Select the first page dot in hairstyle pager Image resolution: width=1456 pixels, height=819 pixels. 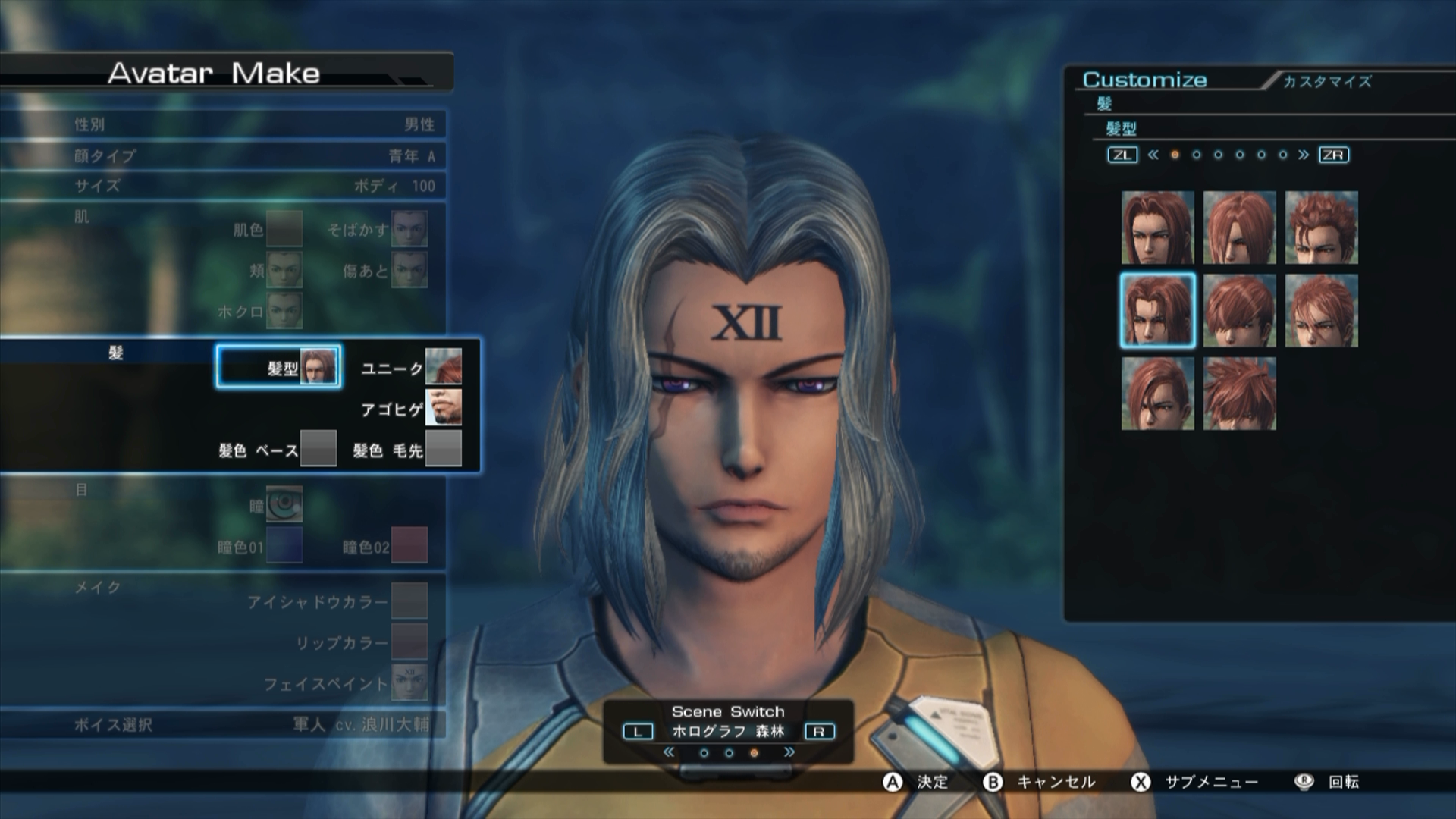pyautogui.click(x=1176, y=155)
